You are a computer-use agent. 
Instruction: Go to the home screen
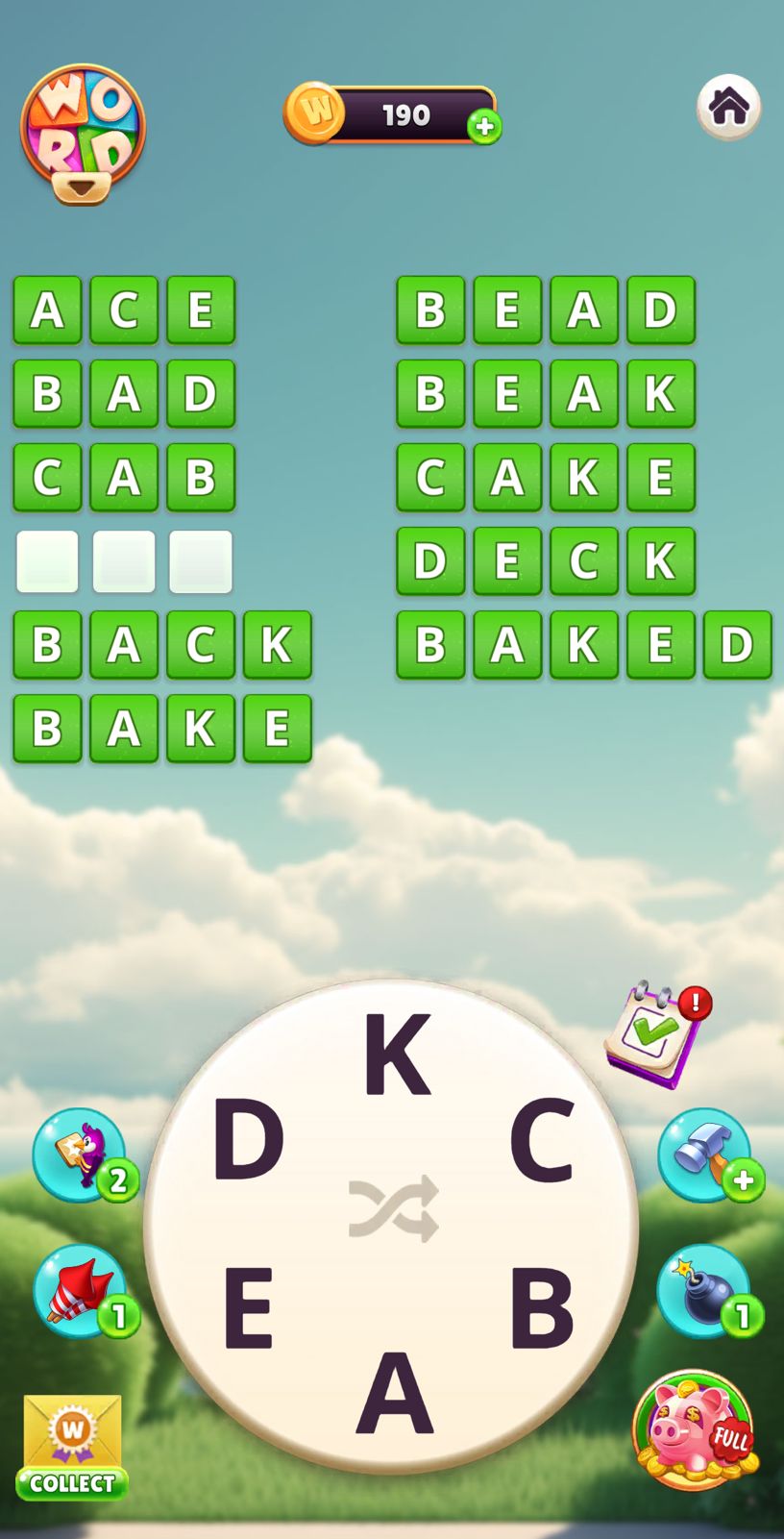(x=728, y=107)
